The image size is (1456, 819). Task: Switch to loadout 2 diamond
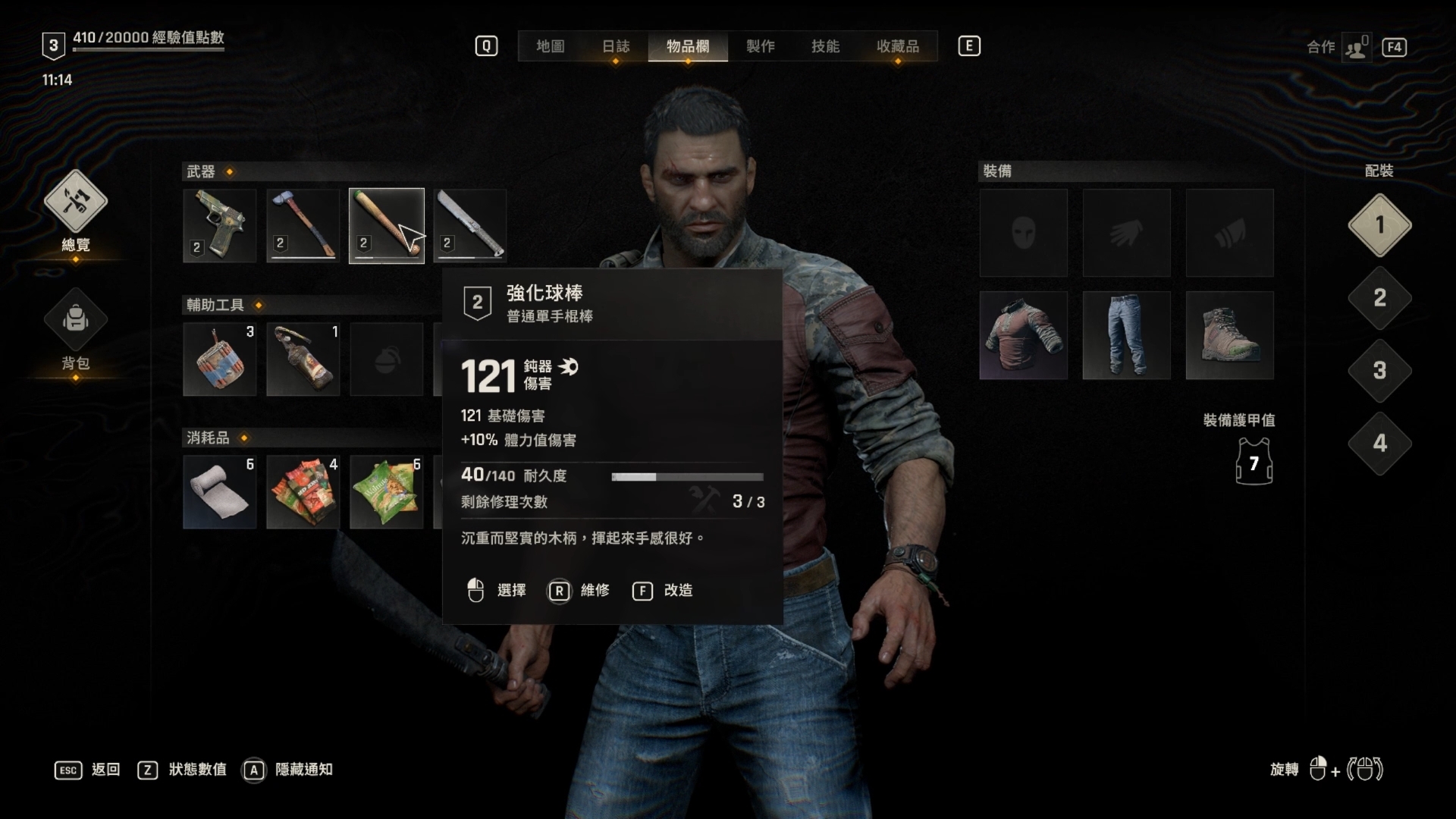click(x=1380, y=299)
